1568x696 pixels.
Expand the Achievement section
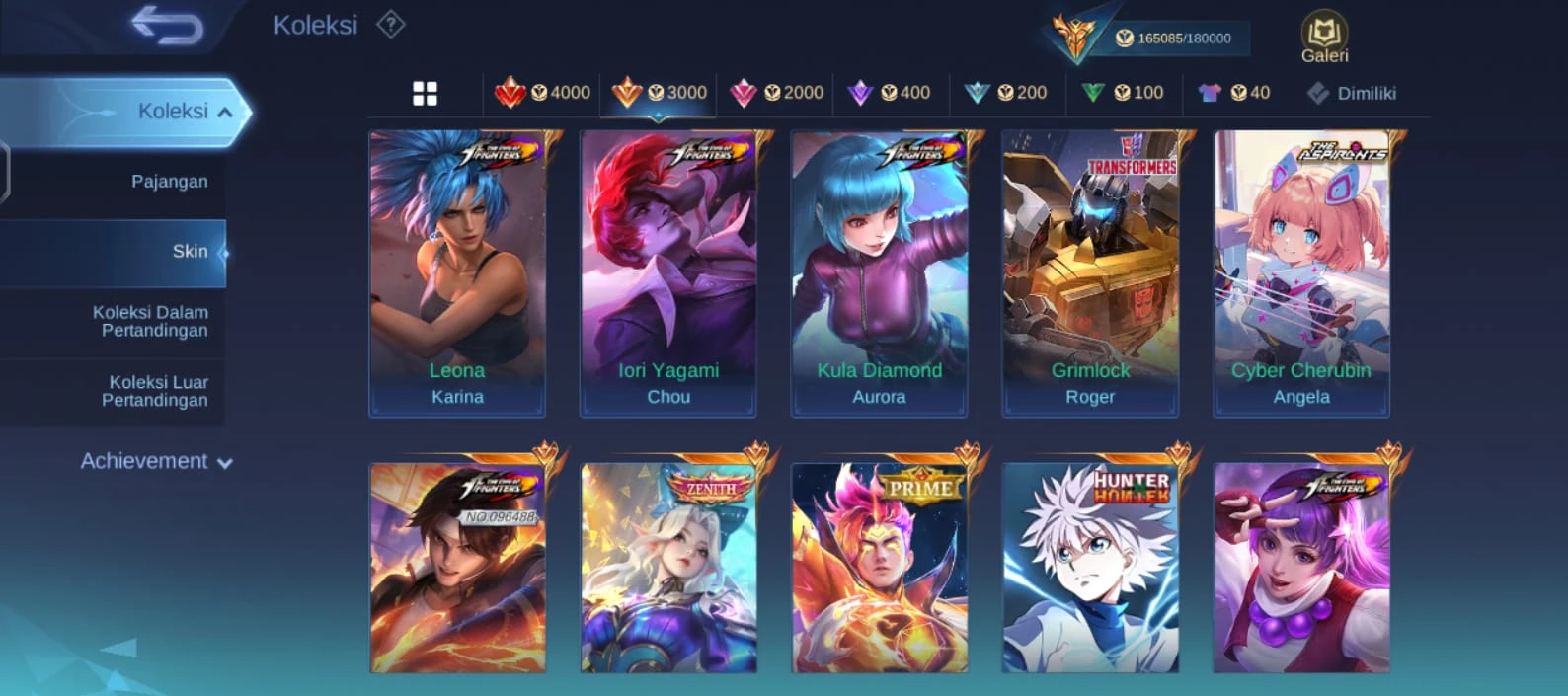click(x=156, y=461)
